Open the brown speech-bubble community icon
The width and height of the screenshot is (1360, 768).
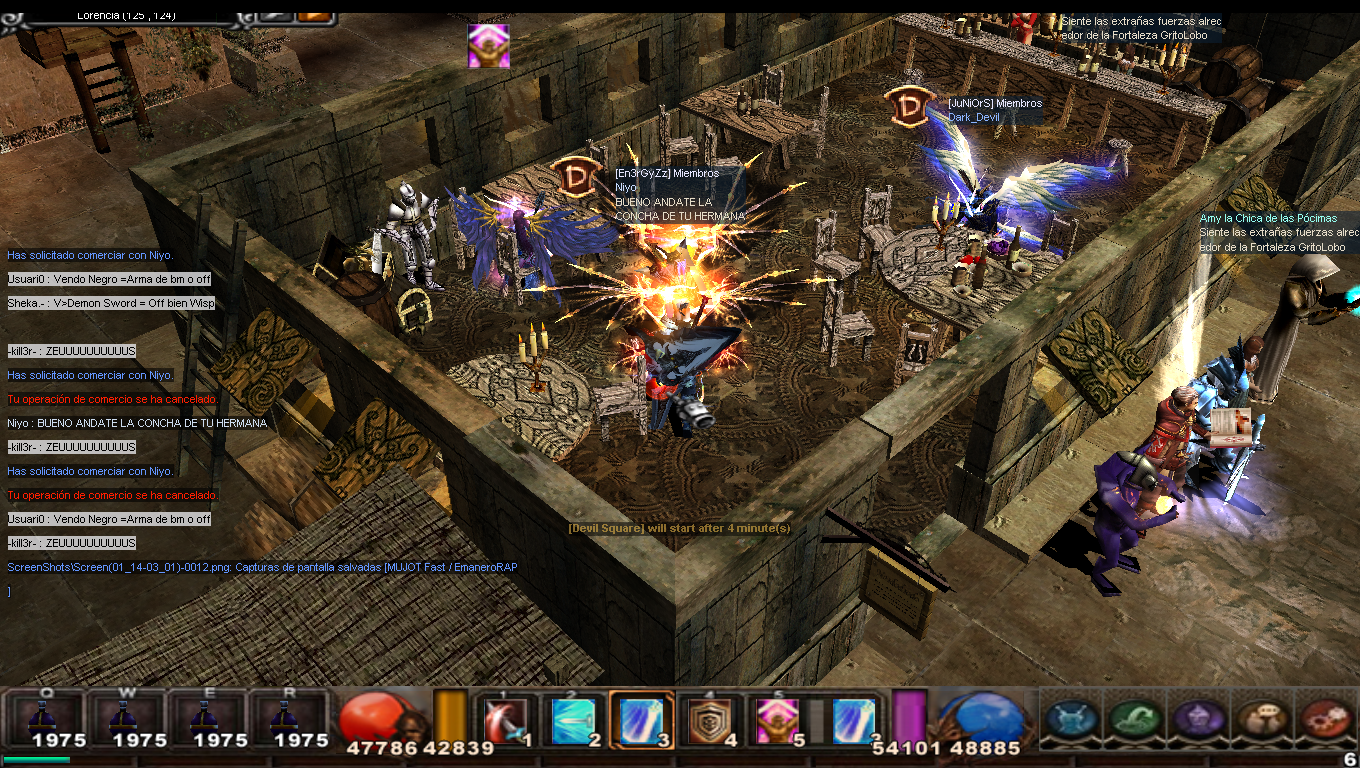pos(1260,718)
